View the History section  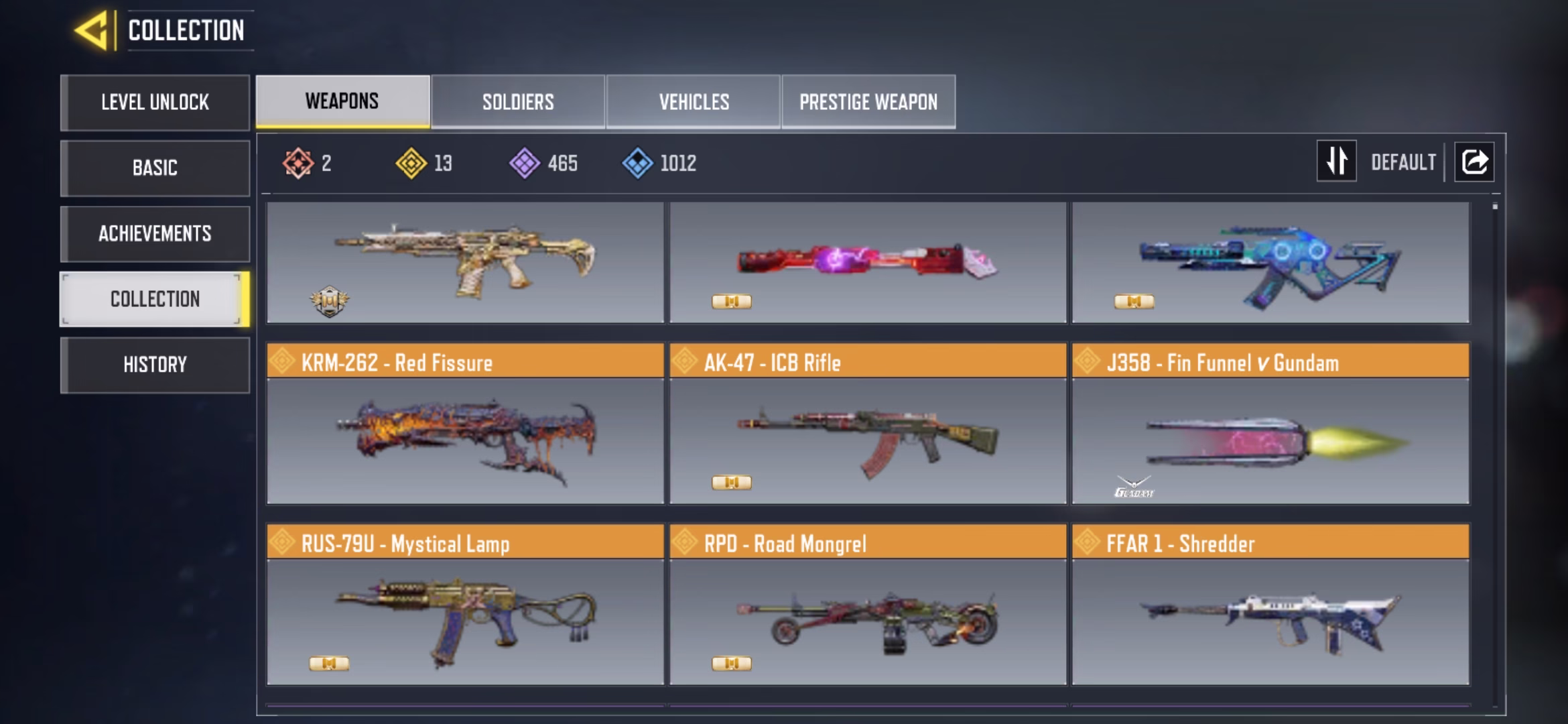point(155,365)
